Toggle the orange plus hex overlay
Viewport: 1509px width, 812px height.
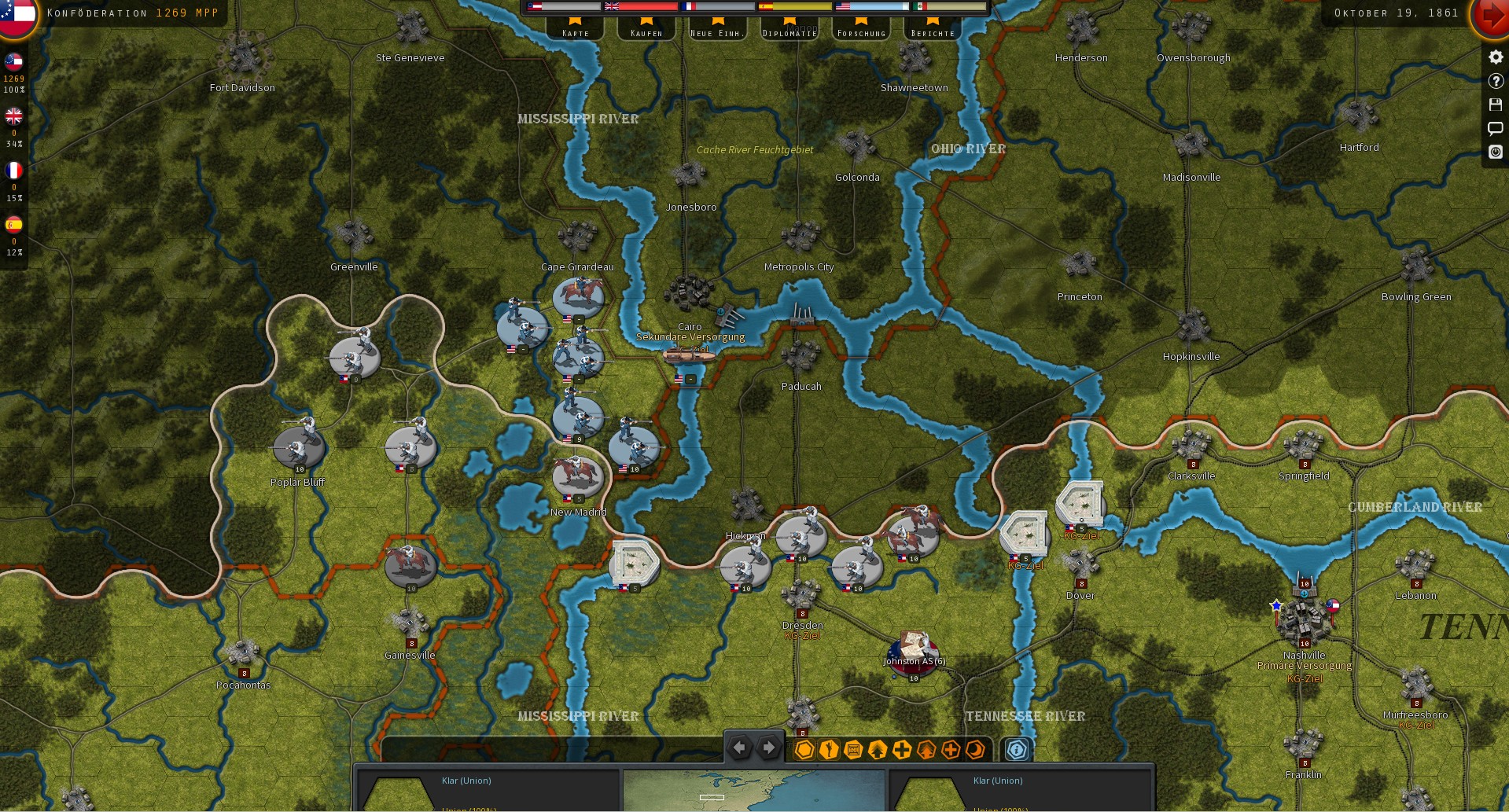[950, 749]
